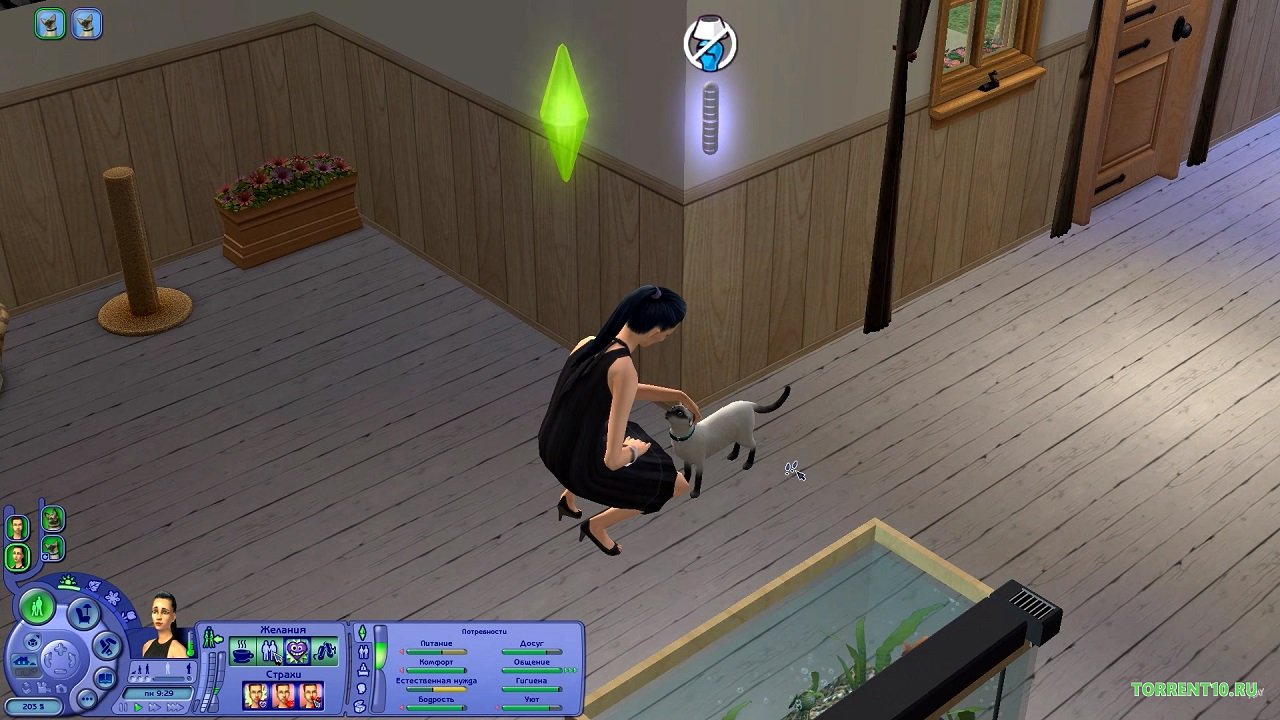This screenshot has width=1280, height=720.
Task: Select the dog portrait in household panel
Action: point(52,519)
